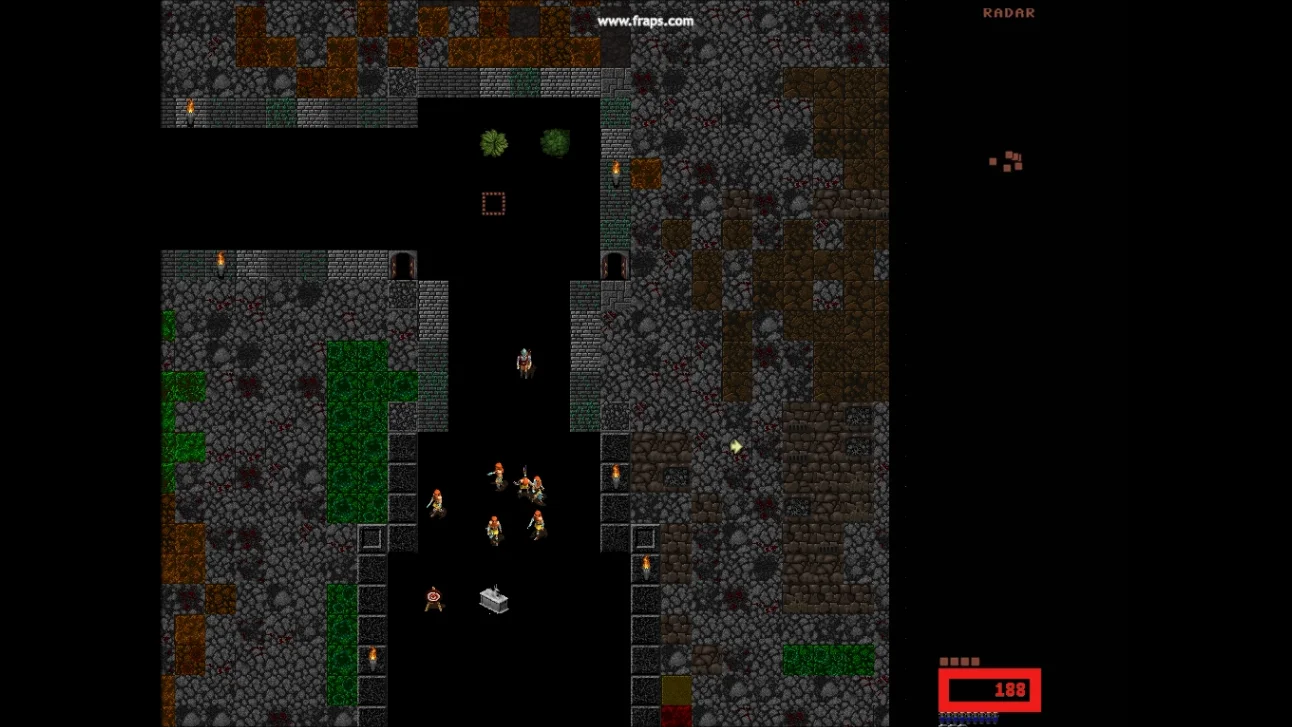The image size is (1292, 727).
Task: Click the yellow arrow item on the floor
Action: (x=735, y=447)
